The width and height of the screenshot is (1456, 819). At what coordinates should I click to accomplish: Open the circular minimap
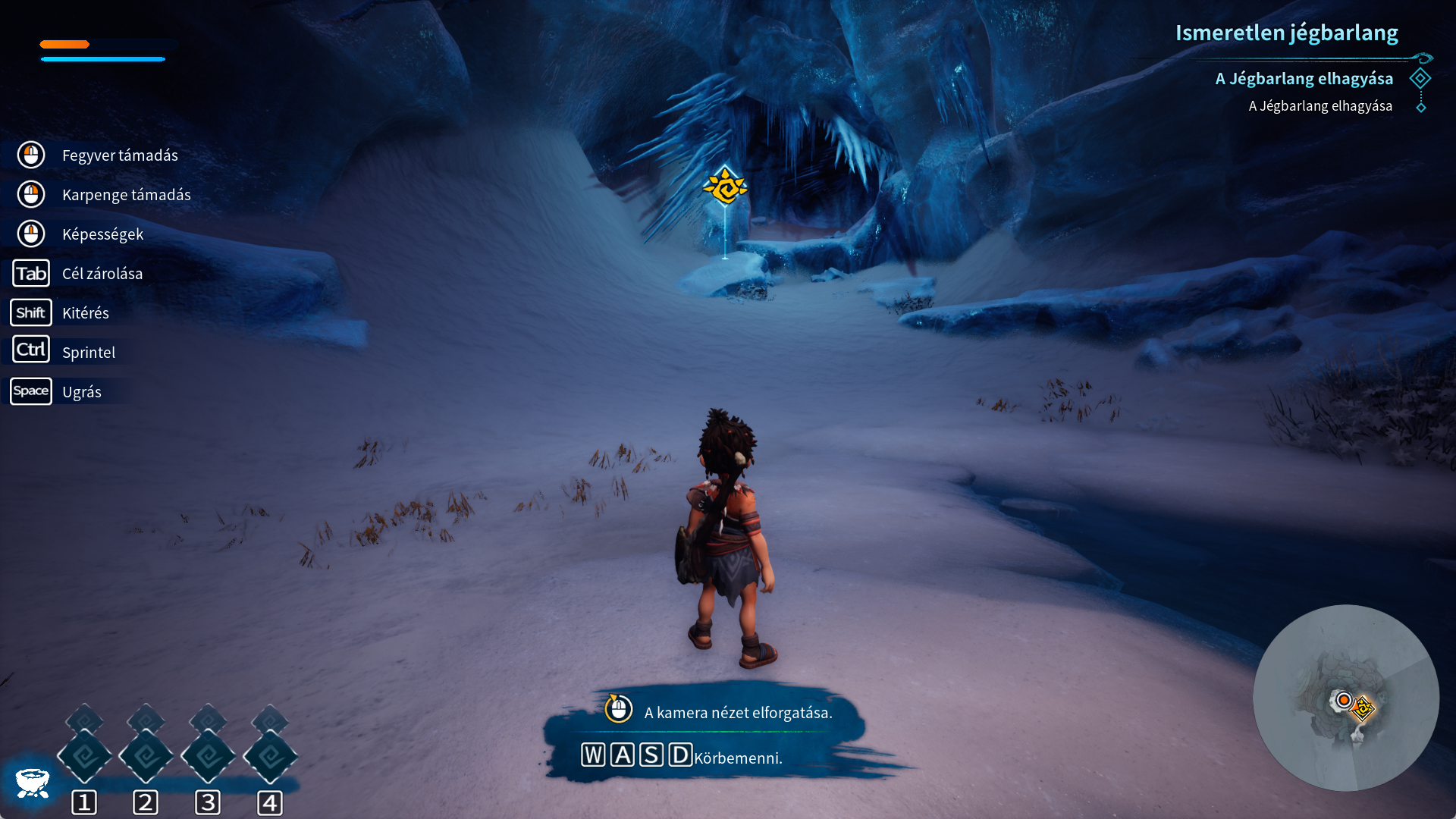point(1345,698)
